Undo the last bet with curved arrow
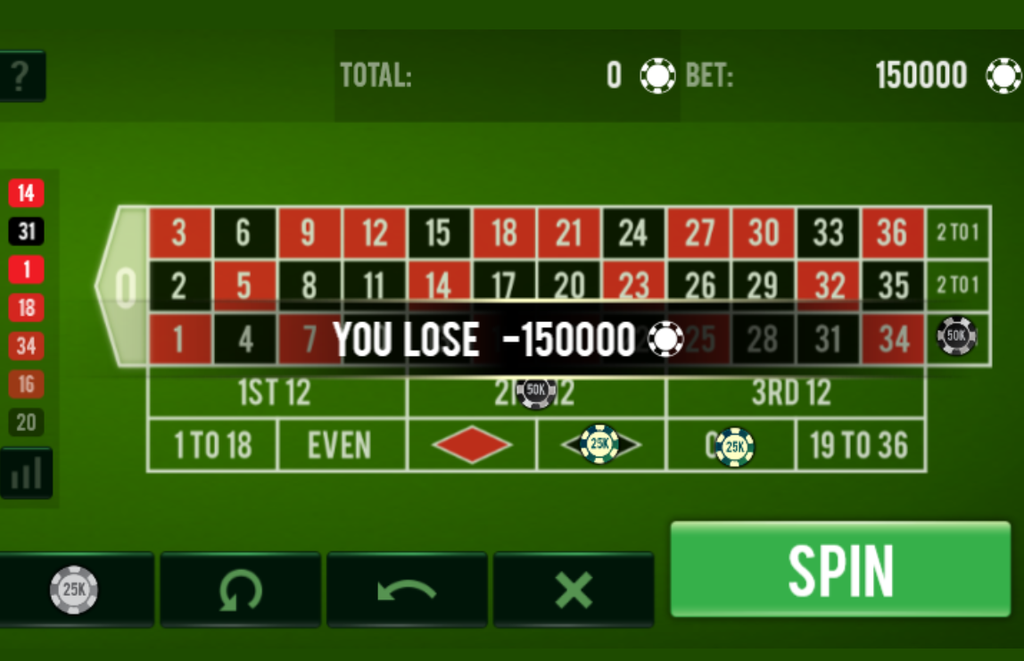This screenshot has height=661, width=1024. coord(406,589)
